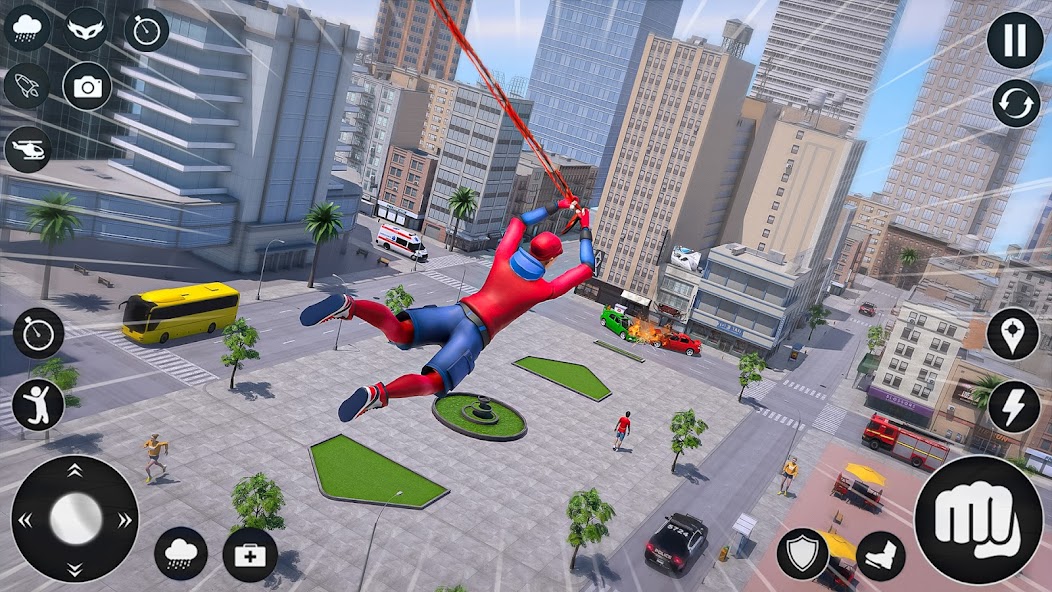This screenshot has width=1052, height=592.
Task: Click the circular refresh arrows button
Action: tap(1015, 104)
